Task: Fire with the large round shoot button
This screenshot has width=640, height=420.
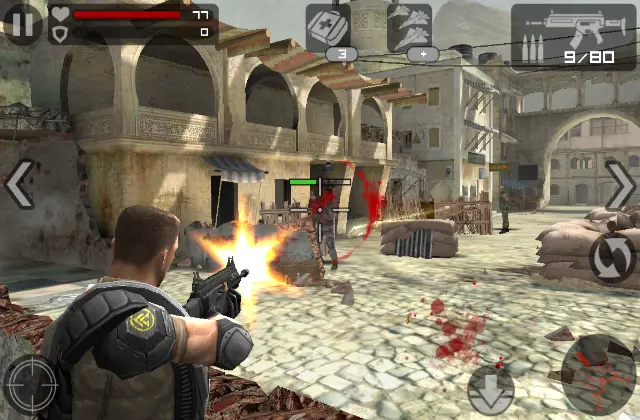Action: click(598, 375)
